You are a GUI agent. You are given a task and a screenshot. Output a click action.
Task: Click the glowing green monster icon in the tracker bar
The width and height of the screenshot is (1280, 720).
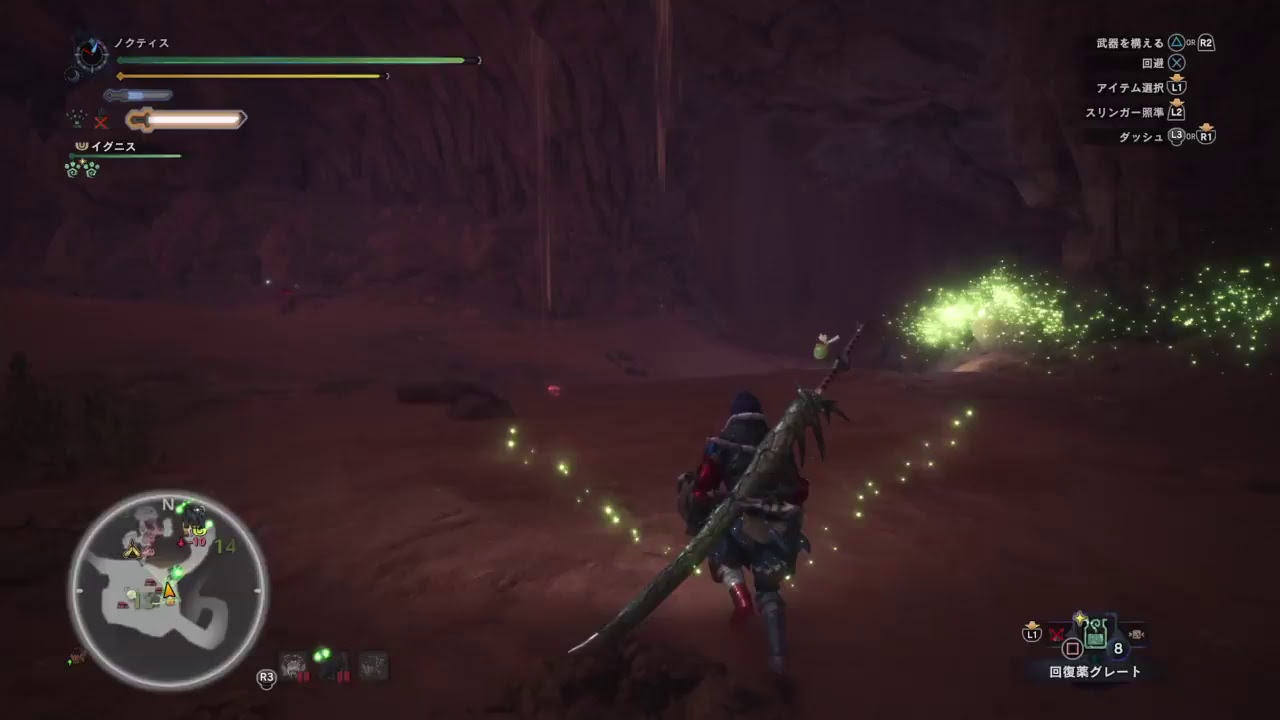(322, 655)
